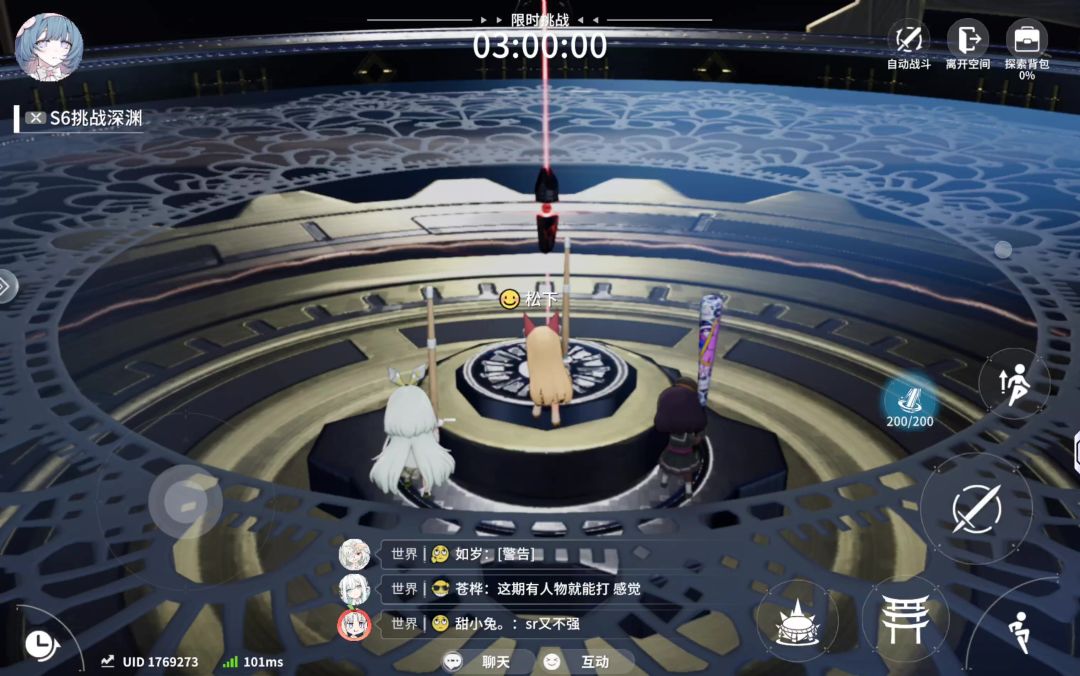Screen dimensions: 1080x676
Task: Tap the virtual movement joystick
Action: pos(185,502)
